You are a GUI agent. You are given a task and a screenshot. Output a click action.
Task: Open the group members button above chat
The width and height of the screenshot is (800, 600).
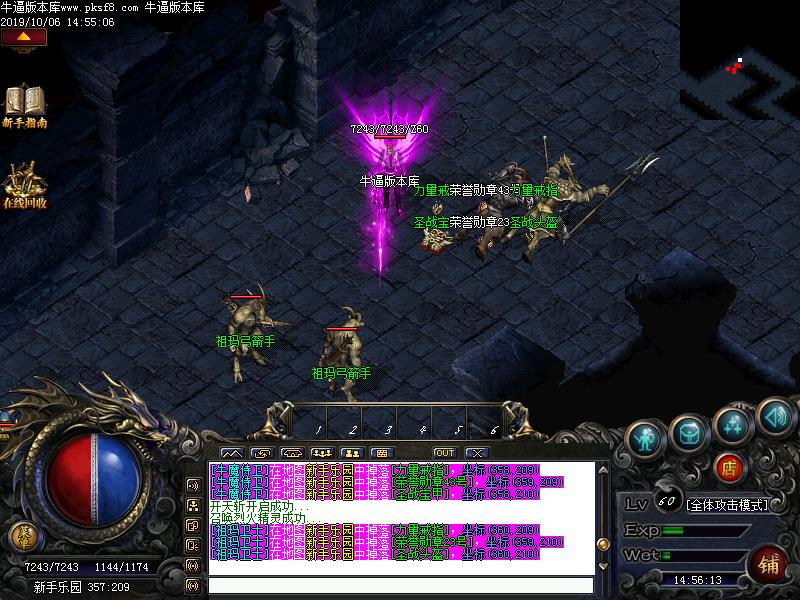322,453
